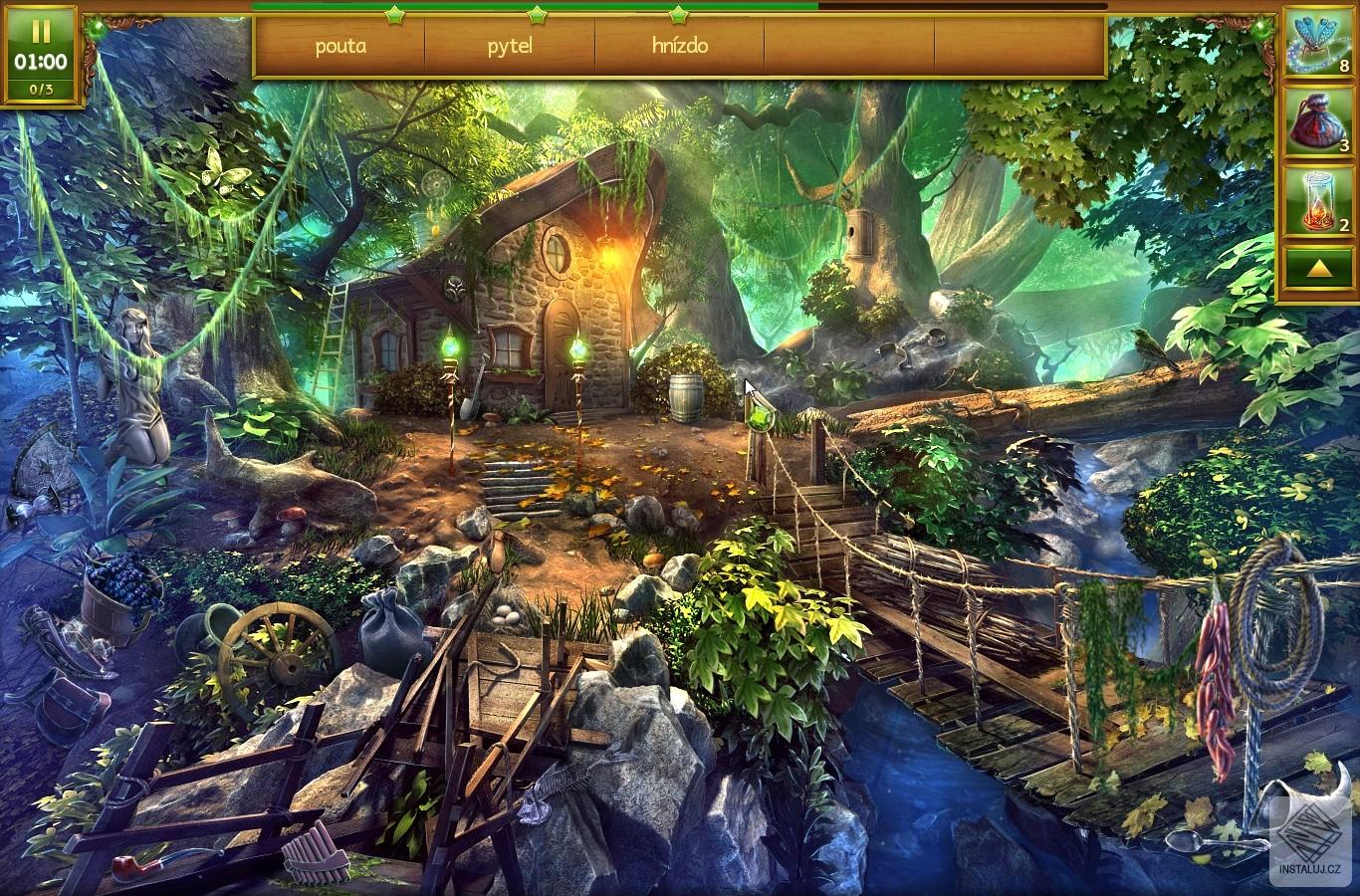Use the fire jar power-up
1360x896 pixels.
pos(1316,202)
